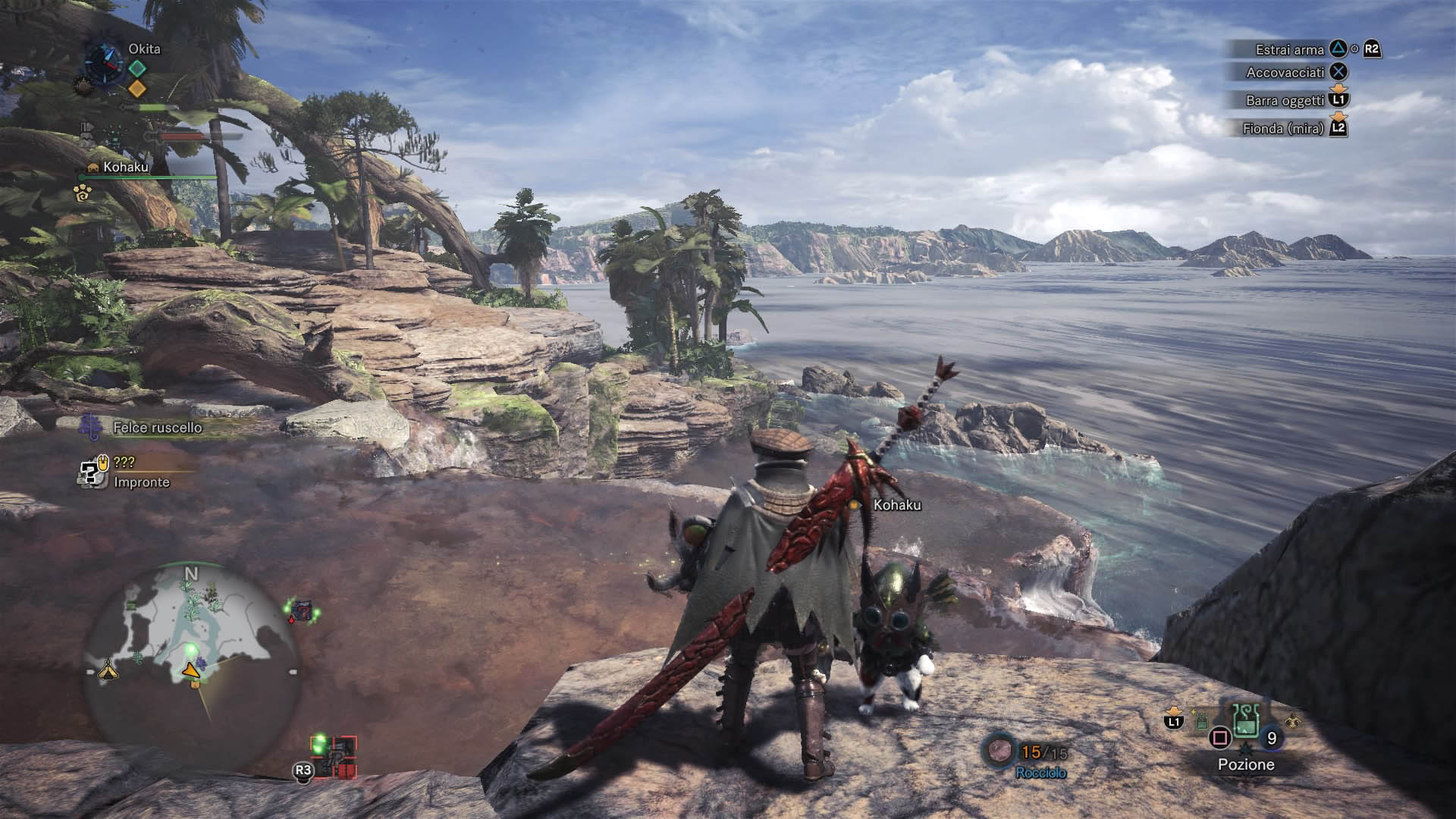Select the orange diamond status icon under Okita
The image size is (1456, 819).
click(136, 89)
